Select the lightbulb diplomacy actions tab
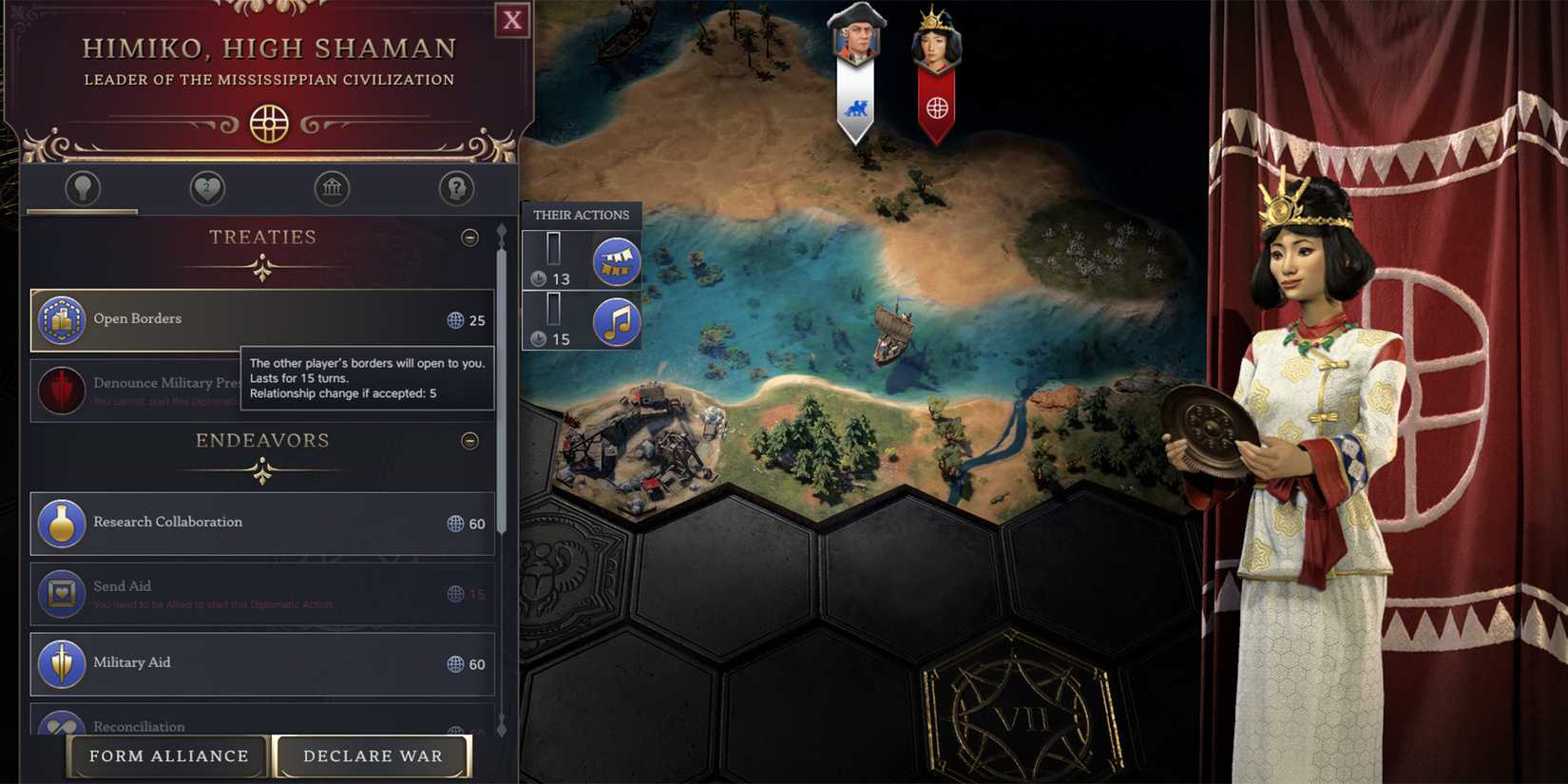 point(81,188)
